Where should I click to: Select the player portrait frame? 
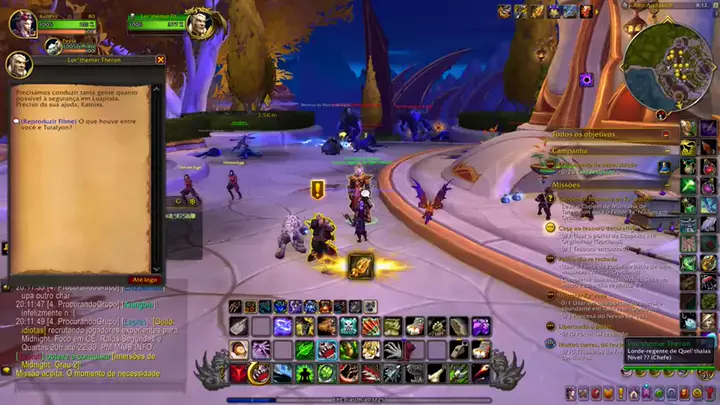coord(22,23)
